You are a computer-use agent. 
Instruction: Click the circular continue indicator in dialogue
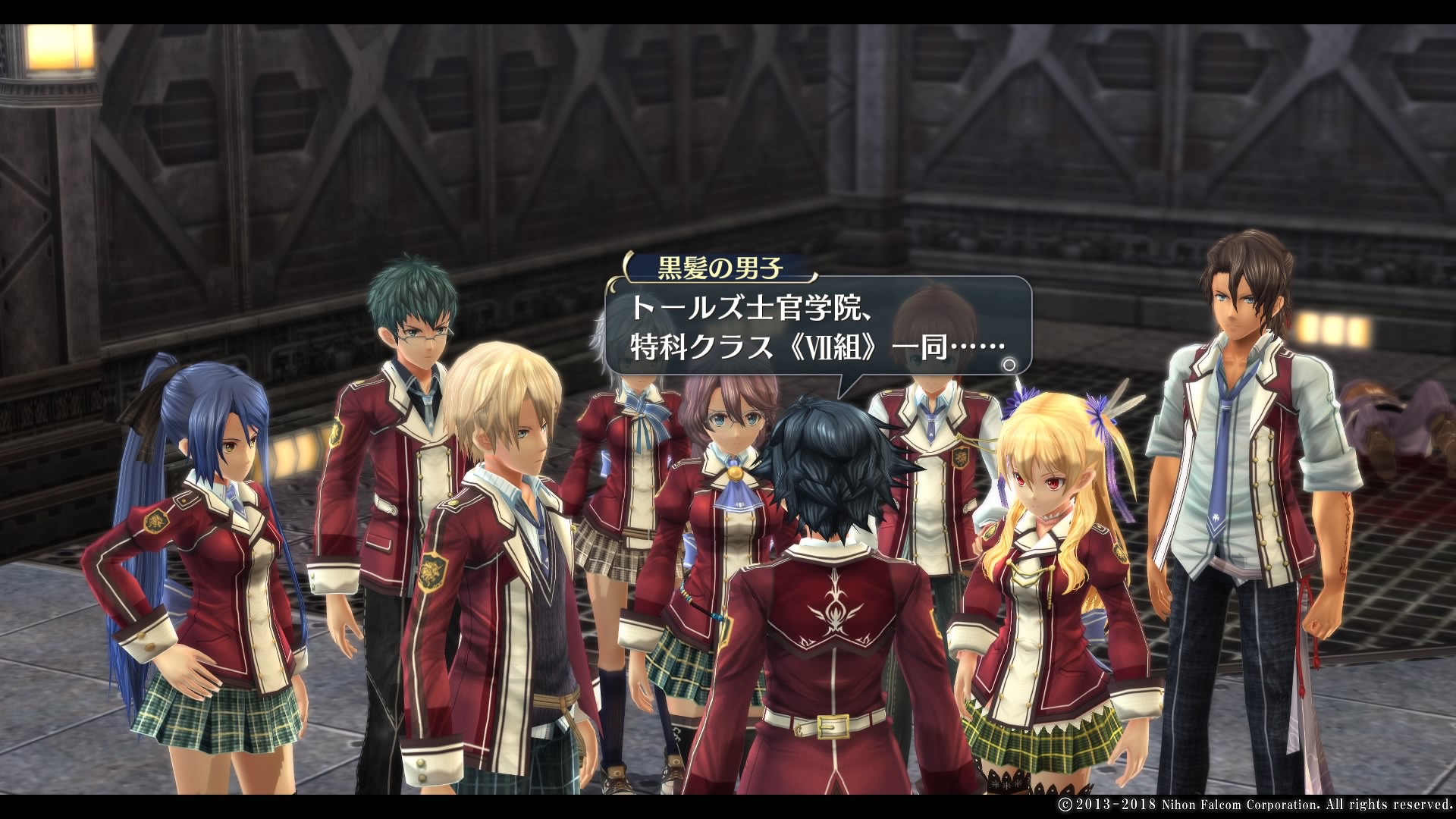click(x=1009, y=365)
